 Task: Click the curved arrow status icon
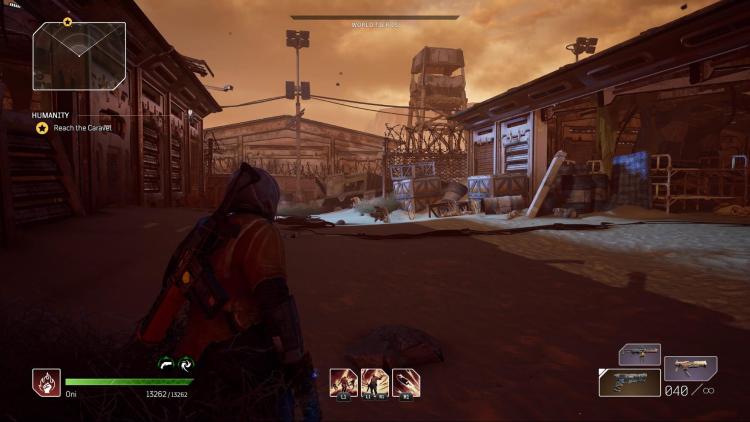[165, 366]
